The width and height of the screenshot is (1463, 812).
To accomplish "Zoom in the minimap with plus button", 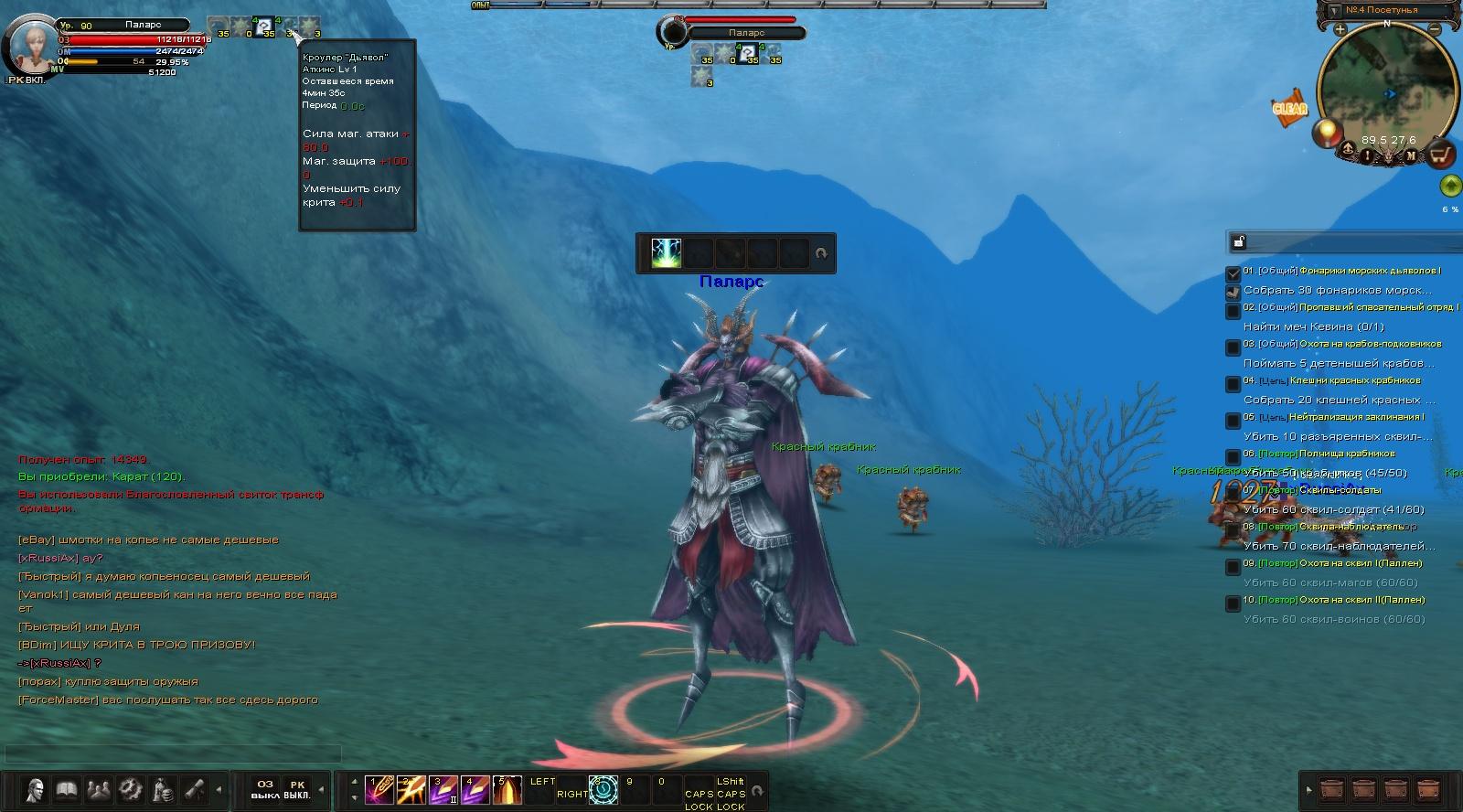I will (x=1340, y=30).
